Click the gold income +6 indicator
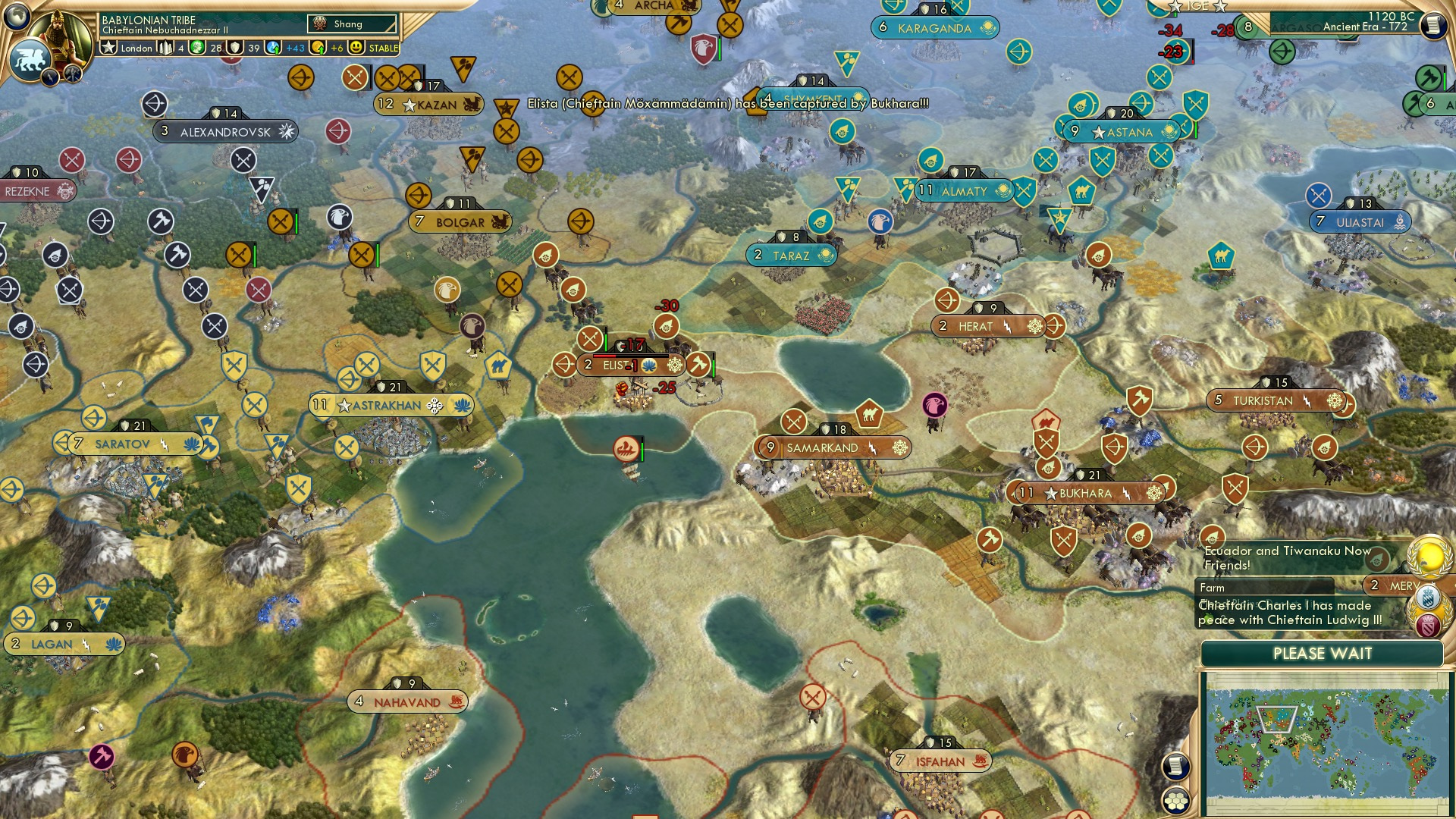Screen dimensions: 1456x819 tap(319, 47)
